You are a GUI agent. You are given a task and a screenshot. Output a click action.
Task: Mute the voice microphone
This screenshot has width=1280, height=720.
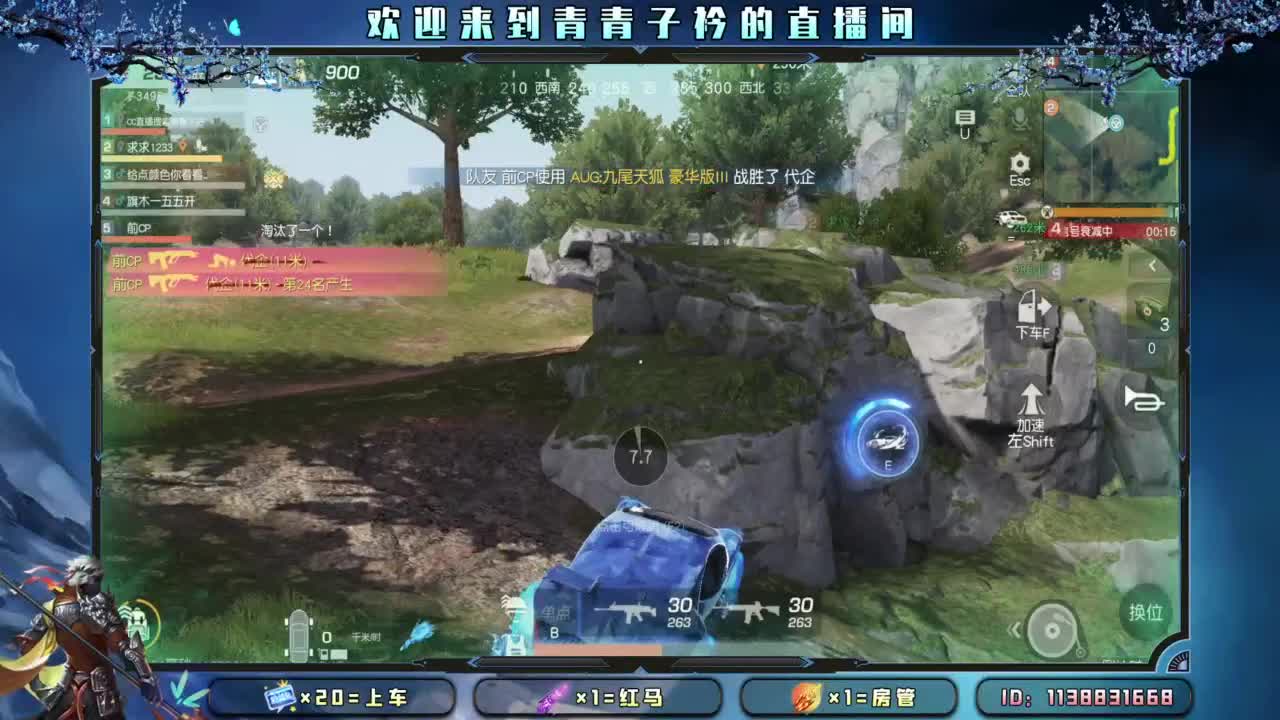(1020, 118)
